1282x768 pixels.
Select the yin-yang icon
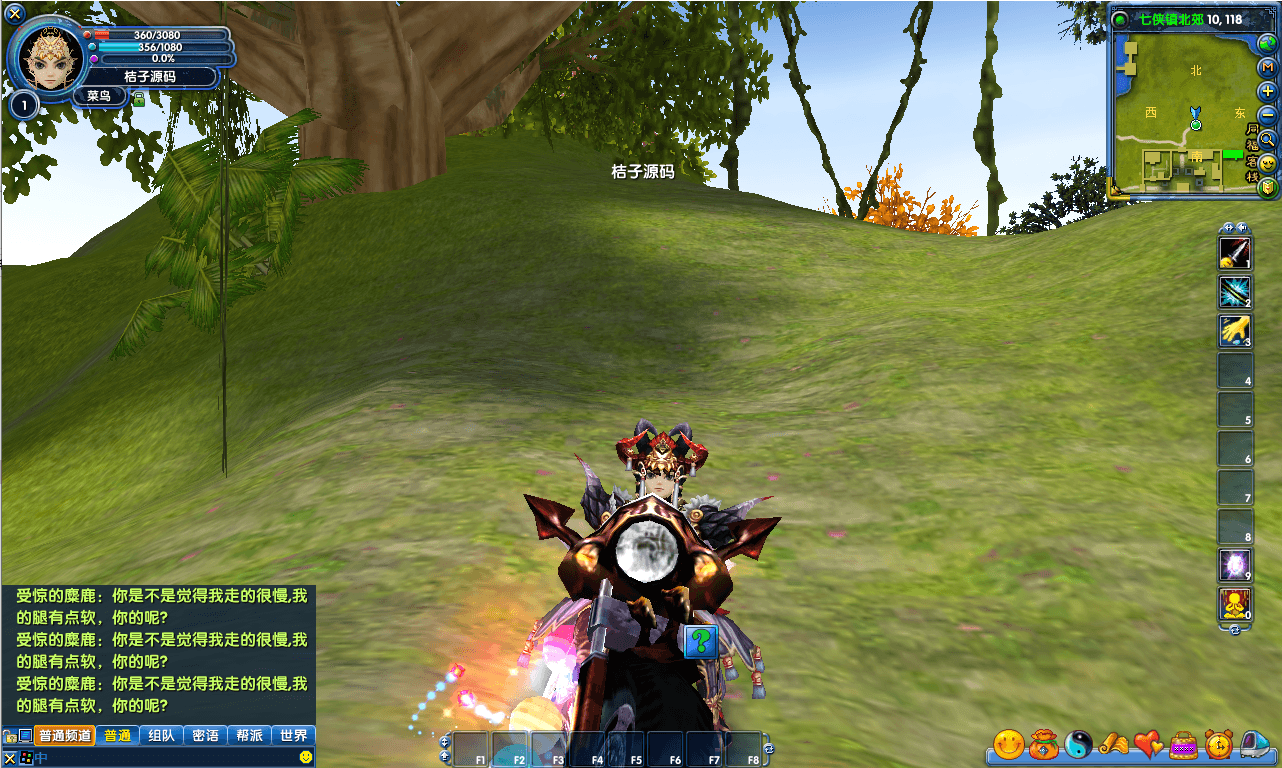(x=1078, y=743)
